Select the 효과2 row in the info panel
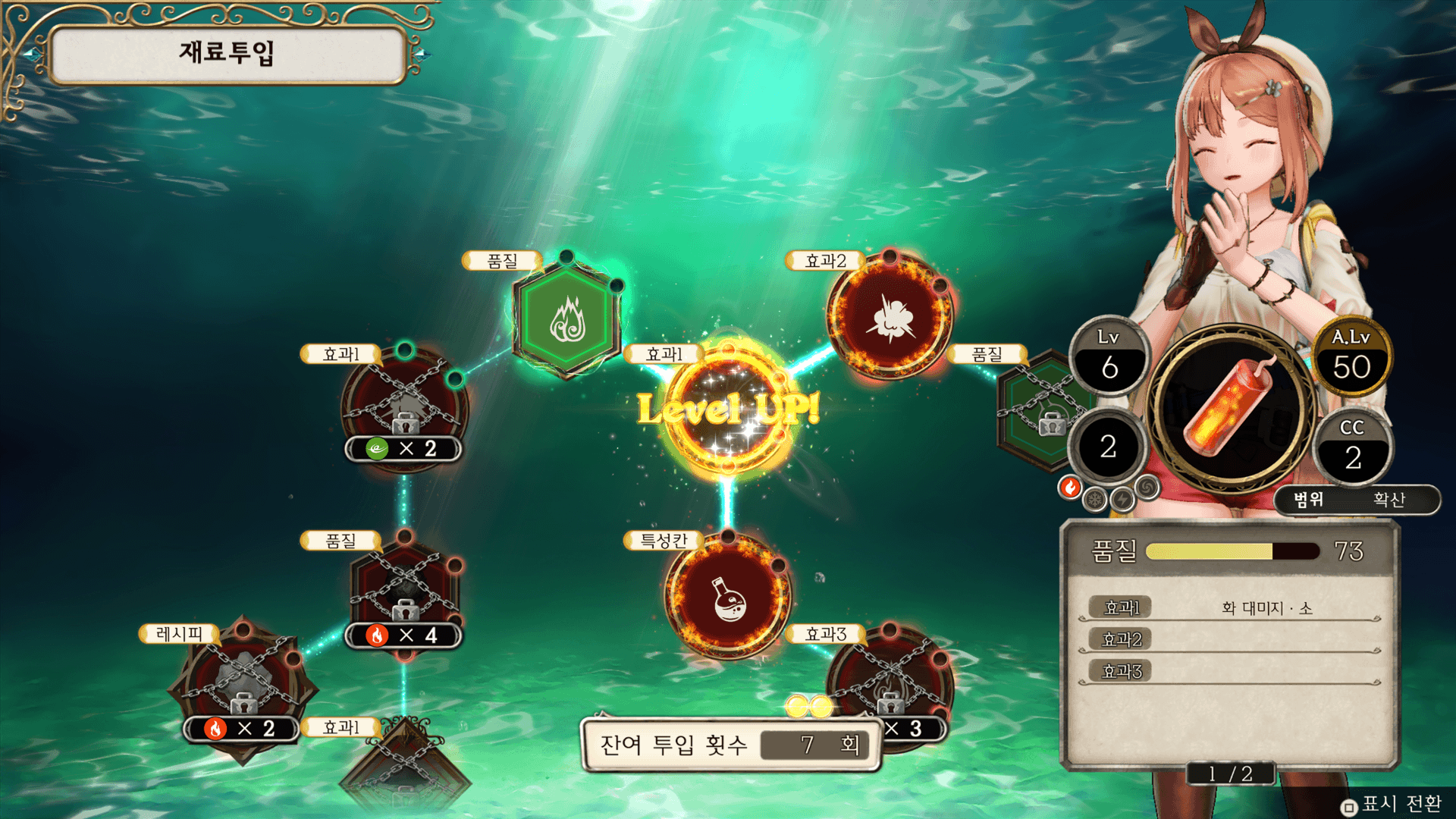The width and height of the screenshot is (1456, 819). click(1228, 640)
